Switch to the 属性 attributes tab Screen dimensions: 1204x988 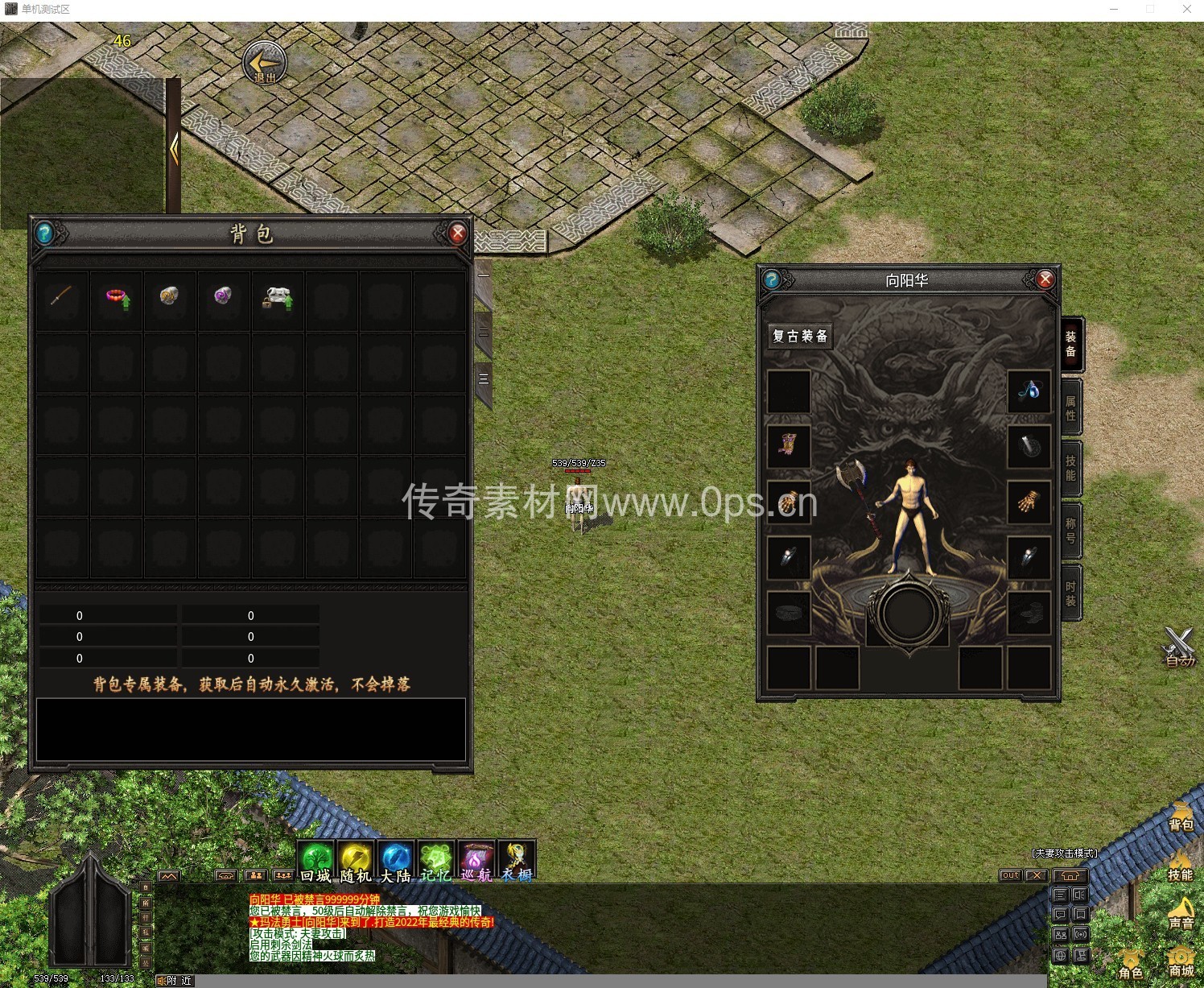(x=1070, y=407)
